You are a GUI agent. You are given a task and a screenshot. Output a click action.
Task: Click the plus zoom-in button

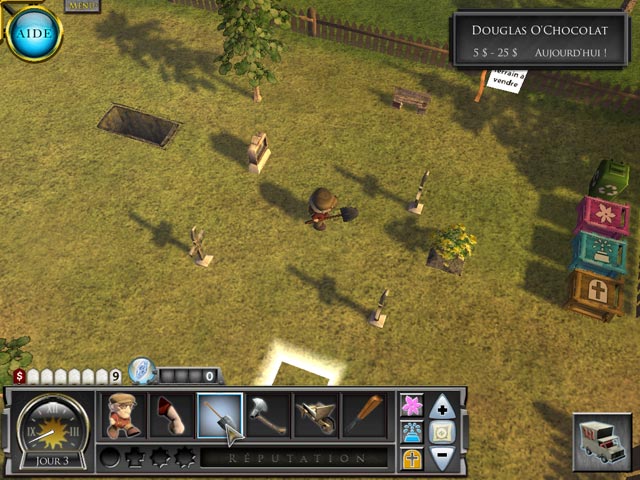click(x=442, y=407)
